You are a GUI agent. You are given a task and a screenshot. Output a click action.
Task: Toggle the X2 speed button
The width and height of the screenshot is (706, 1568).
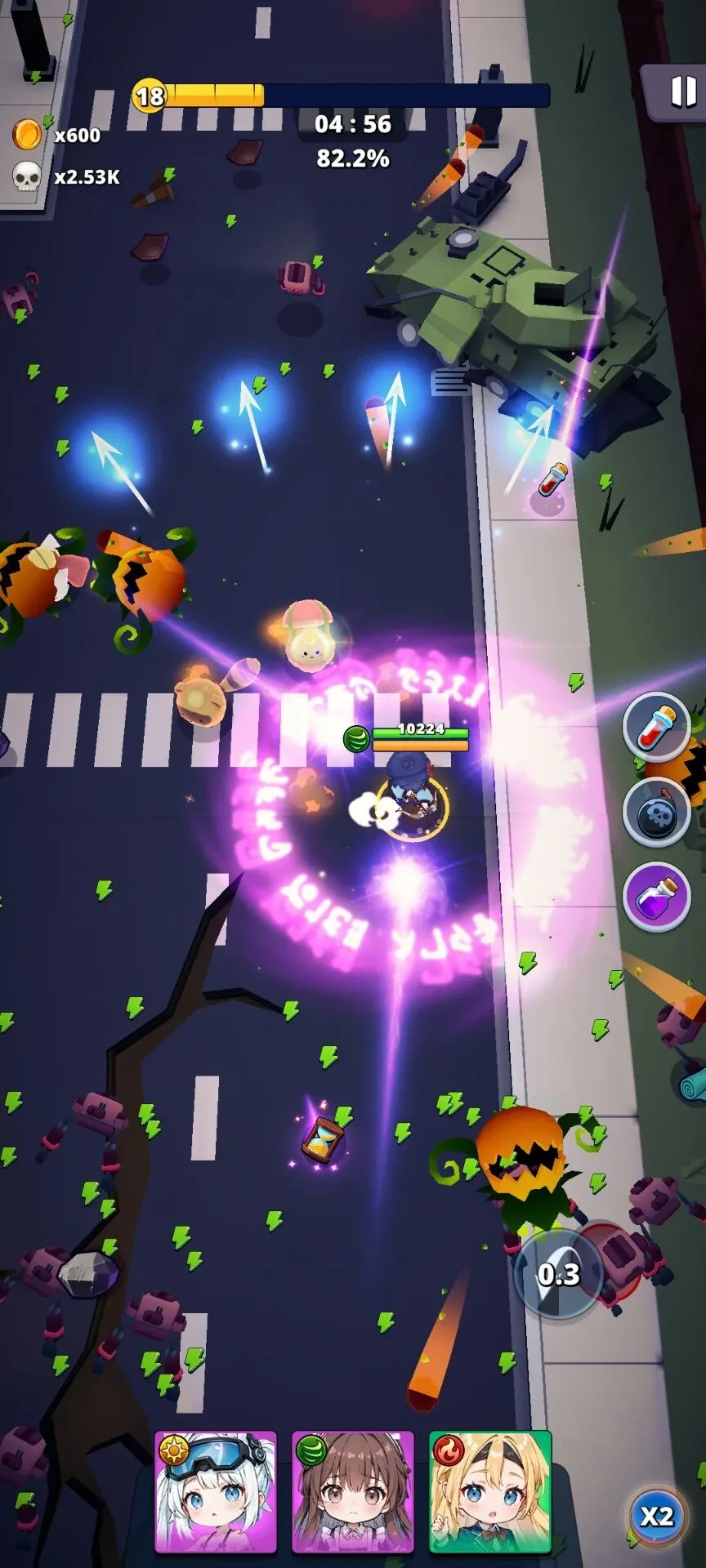tap(656, 1516)
